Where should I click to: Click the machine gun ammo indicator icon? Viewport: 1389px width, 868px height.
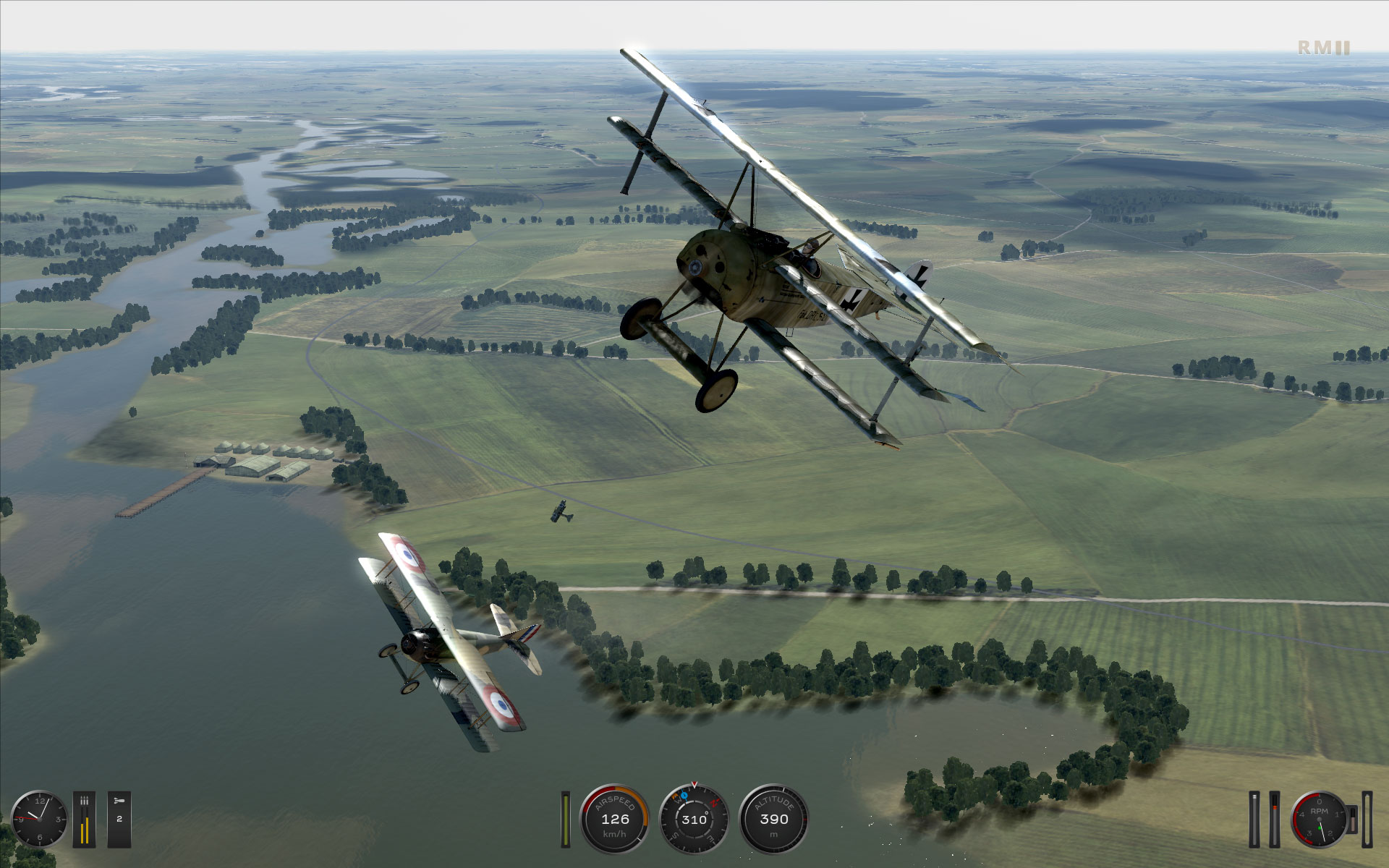pos(85,800)
